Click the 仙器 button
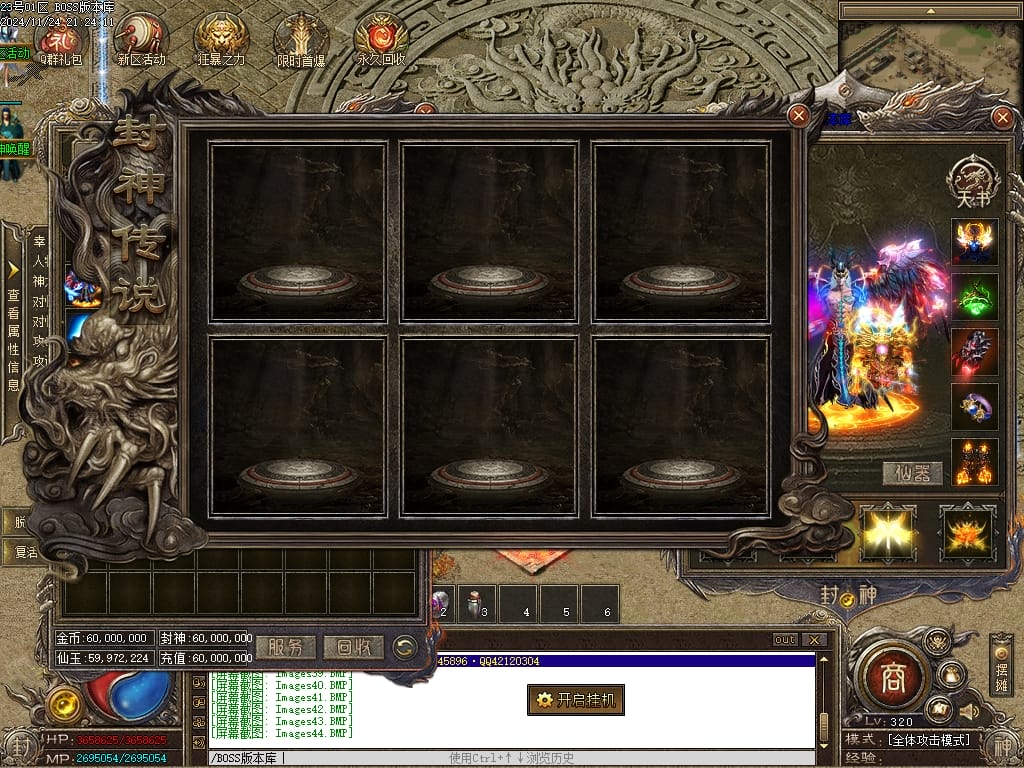1024x768 pixels. 911,474
